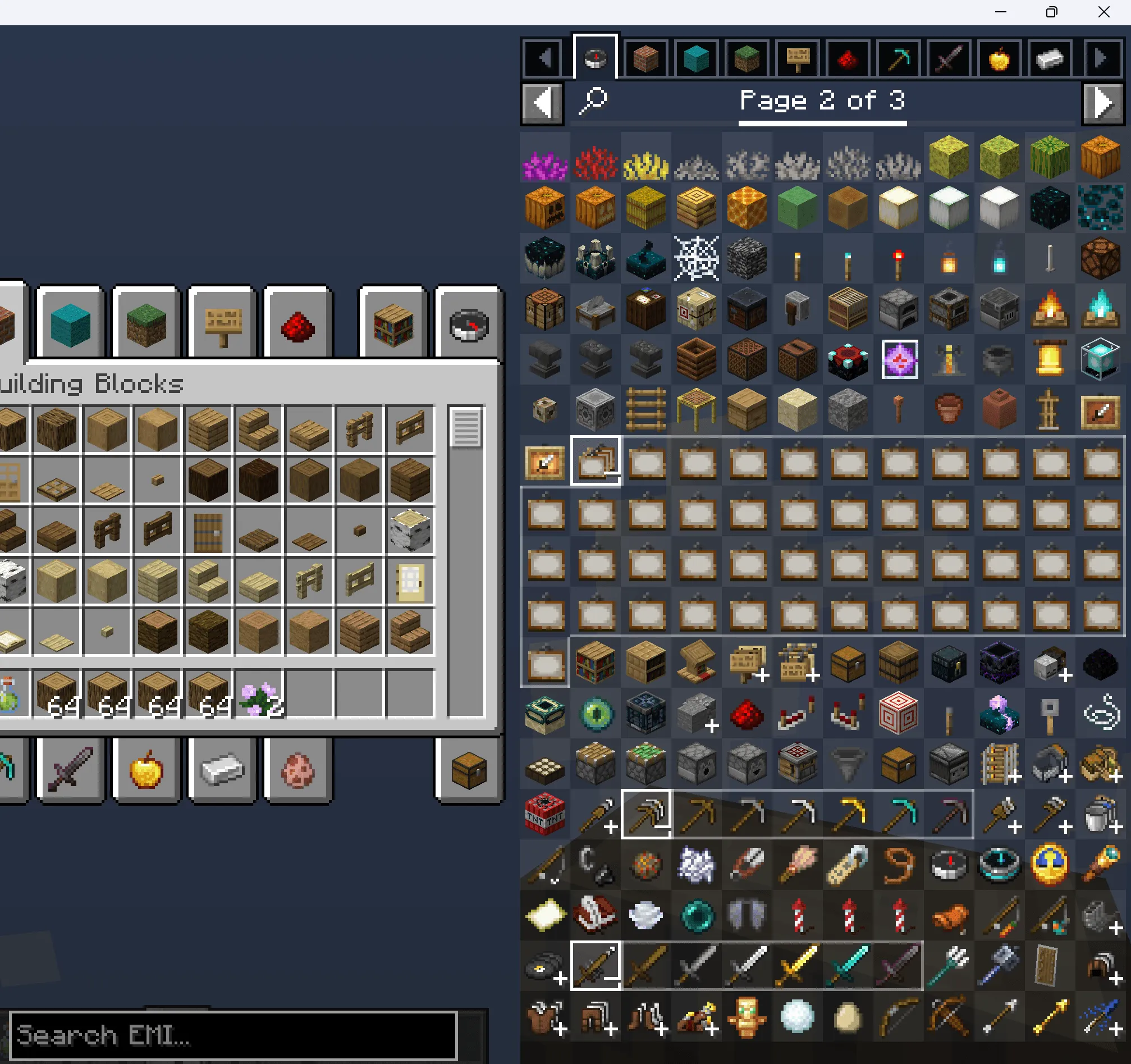Select the bell item
1131x1064 pixels.
click(x=1050, y=359)
